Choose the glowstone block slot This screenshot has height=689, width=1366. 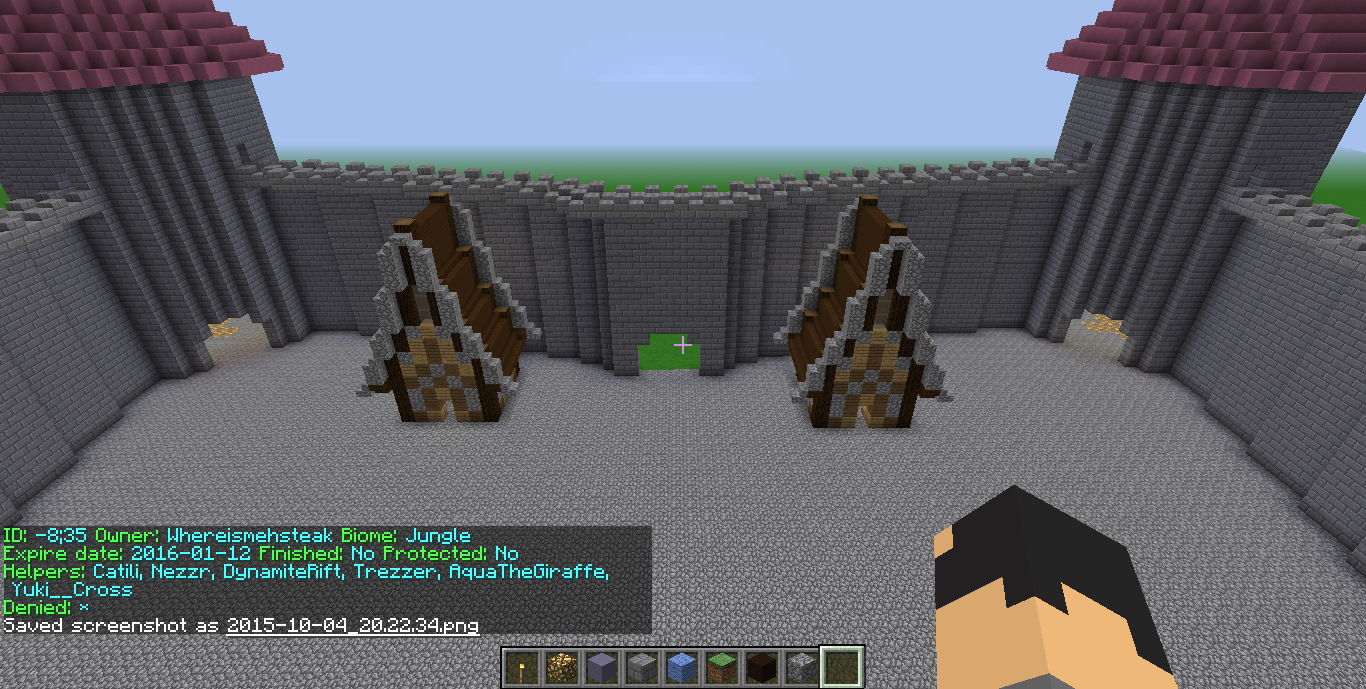click(561, 667)
